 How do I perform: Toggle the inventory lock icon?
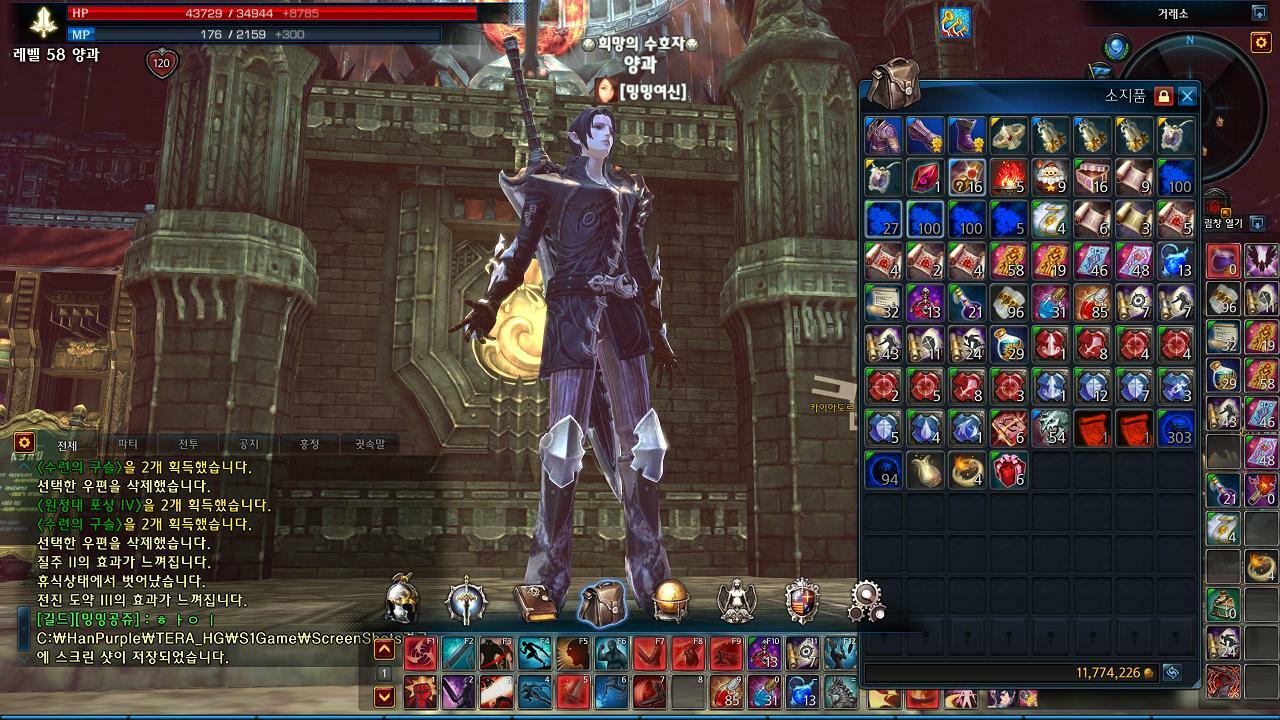[x=1162, y=96]
